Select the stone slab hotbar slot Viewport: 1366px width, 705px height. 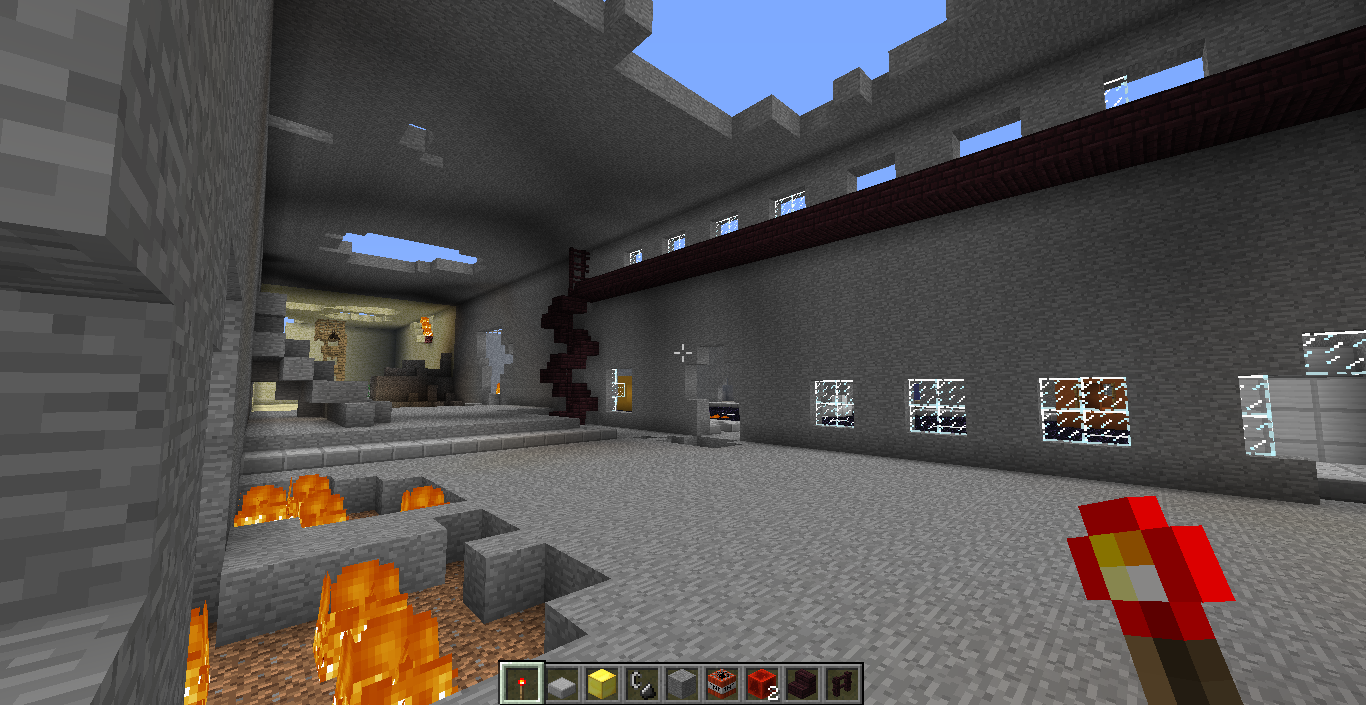pyautogui.click(x=562, y=683)
